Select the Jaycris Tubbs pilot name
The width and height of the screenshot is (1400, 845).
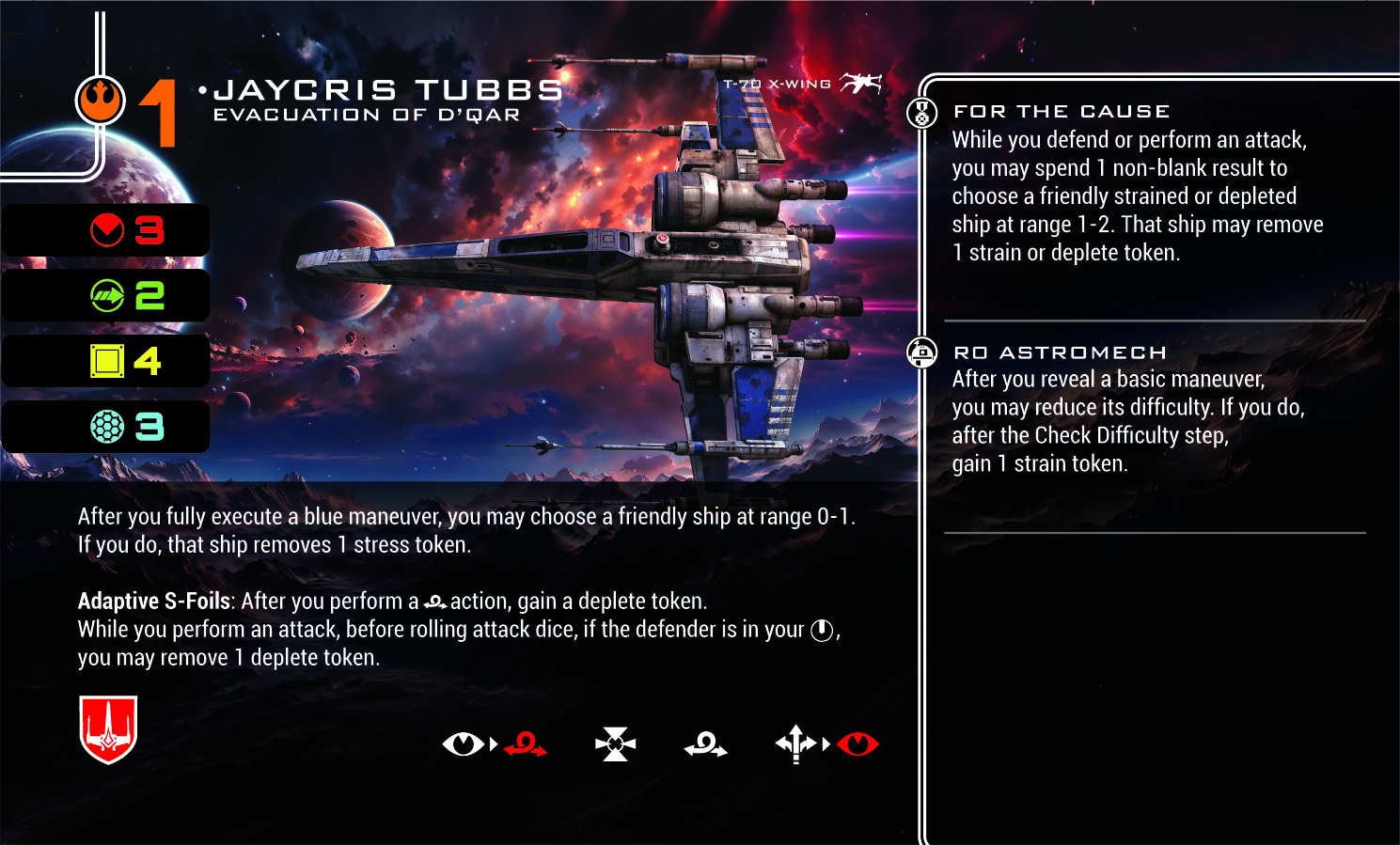387,90
